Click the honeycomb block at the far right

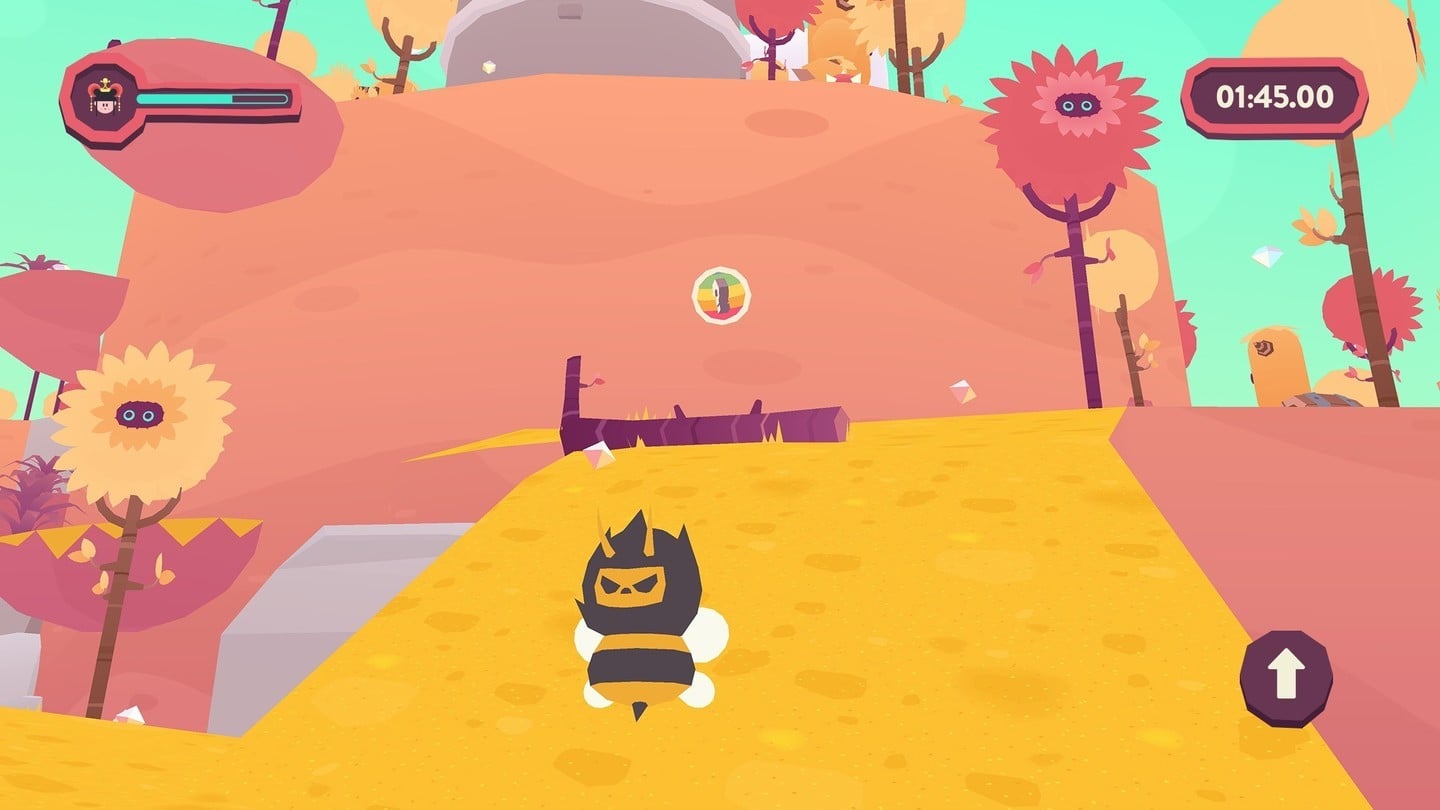pyautogui.click(x=1322, y=400)
